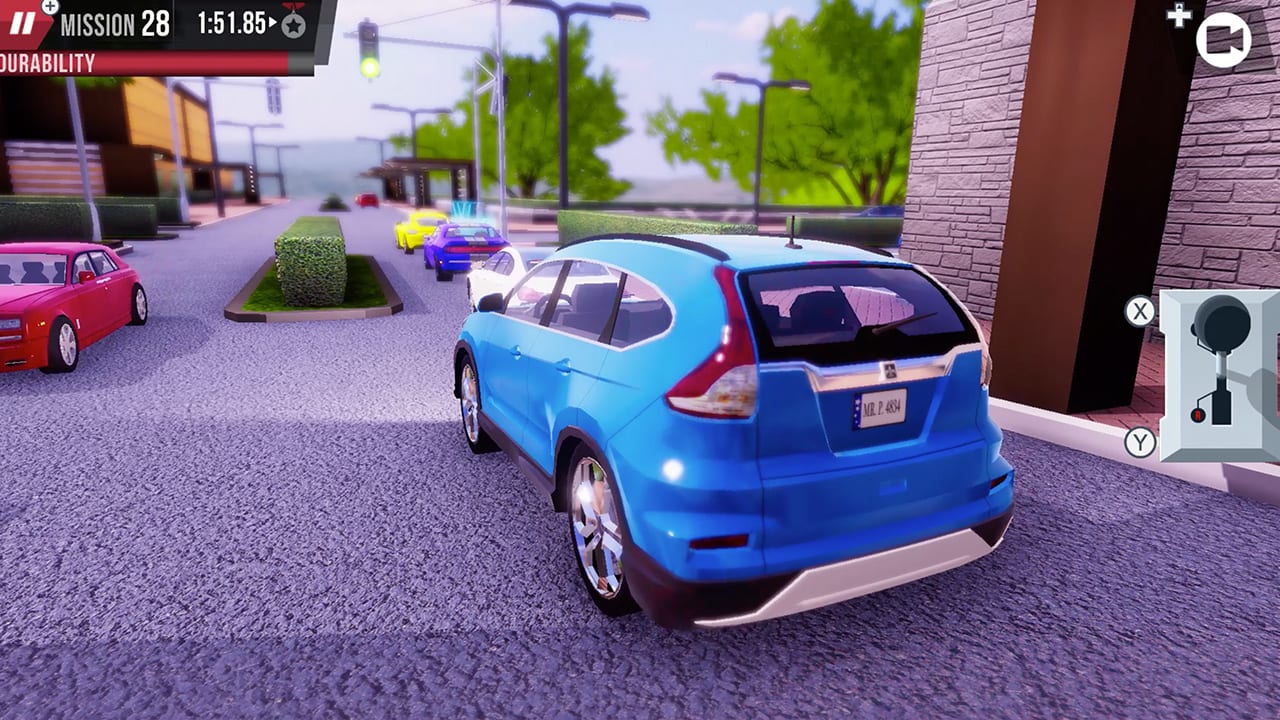Viewport: 1280px width, 720px height.
Task: Select the Mission 28 header
Action: coord(115,22)
